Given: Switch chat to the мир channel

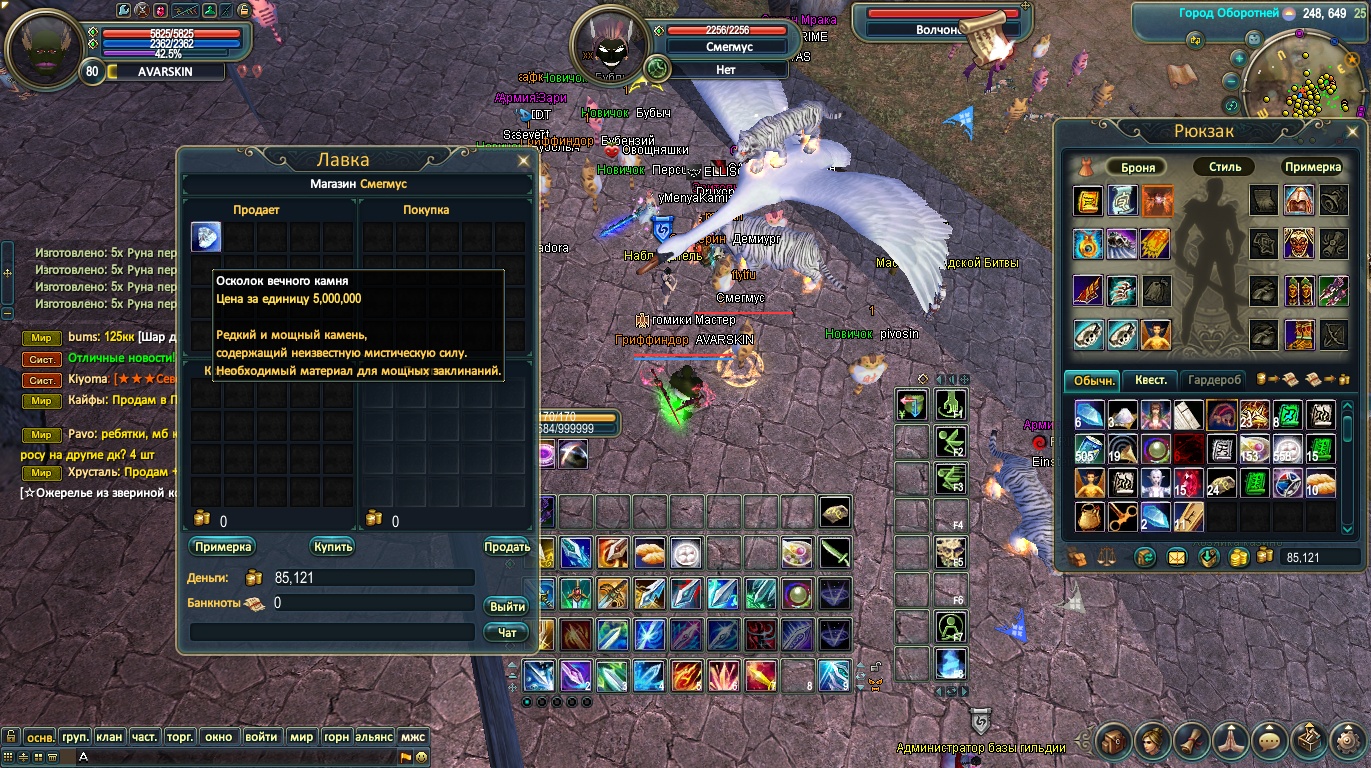Looking at the screenshot, I should [301, 737].
